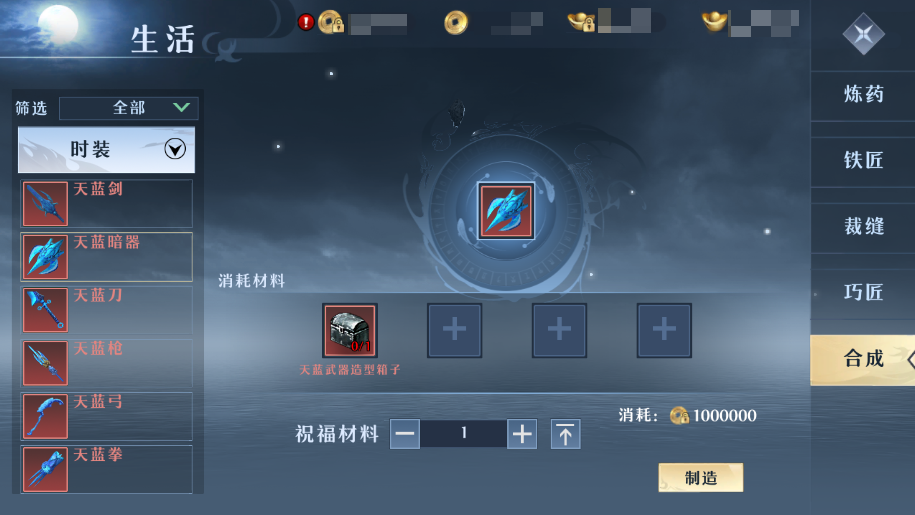Image resolution: width=915 pixels, height=515 pixels.
Task: Collapse the 时装 category header
Action: 106,150
